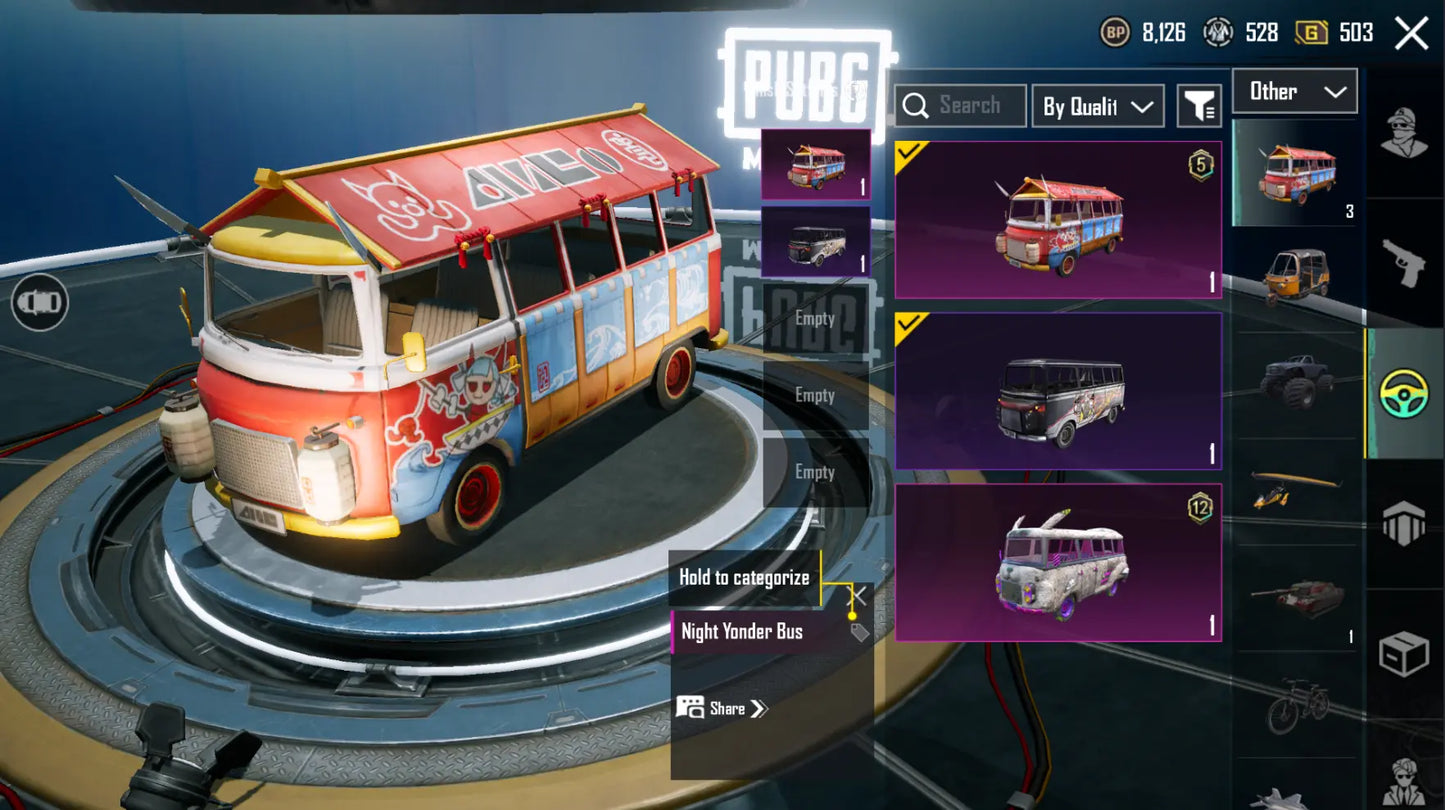The width and height of the screenshot is (1445, 810).
Task: Choose the bicycle vehicle type
Action: tap(1295, 705)
